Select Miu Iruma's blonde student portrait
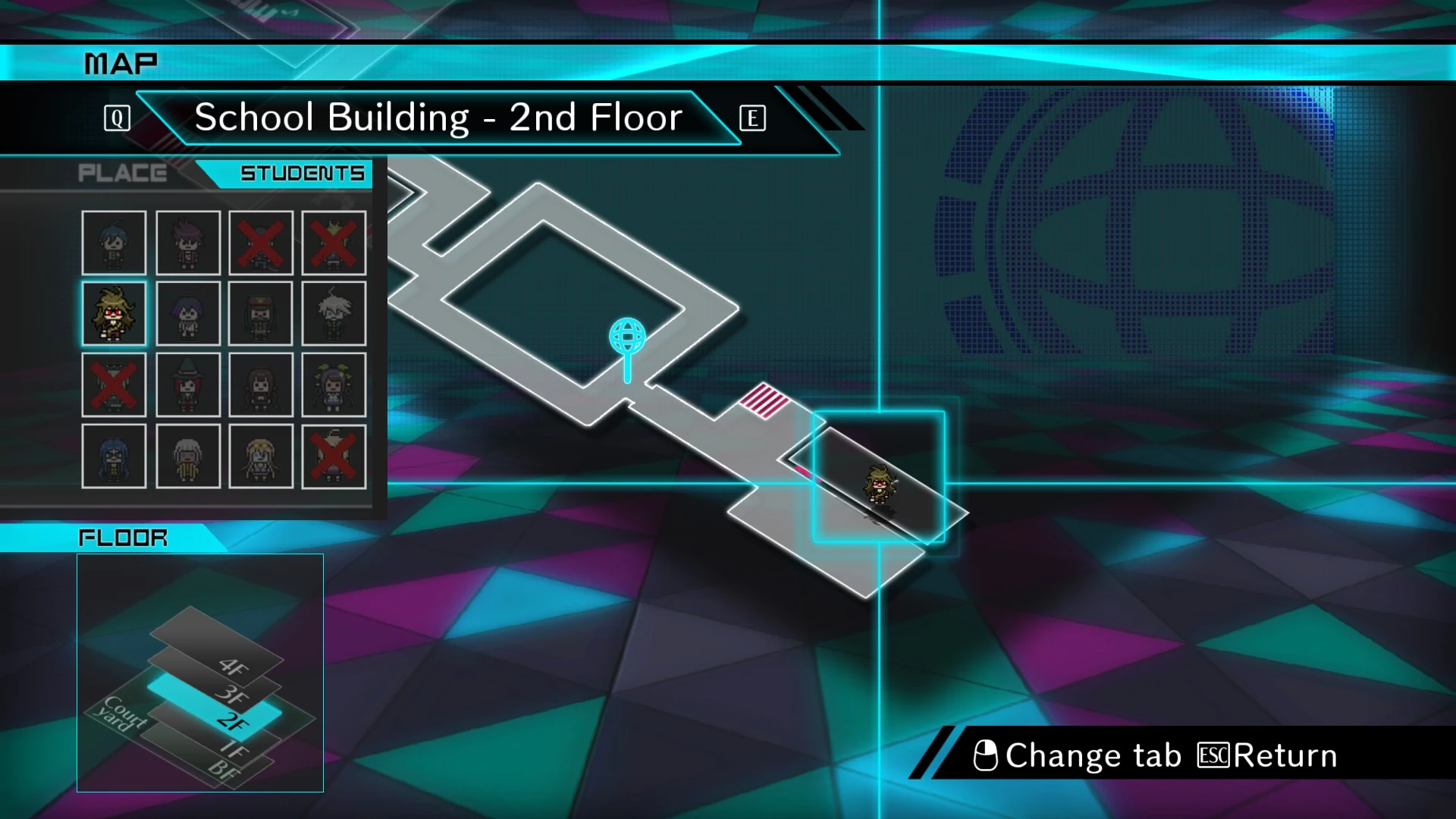Viewport: 1456px width, 819px height. (260, 456)
